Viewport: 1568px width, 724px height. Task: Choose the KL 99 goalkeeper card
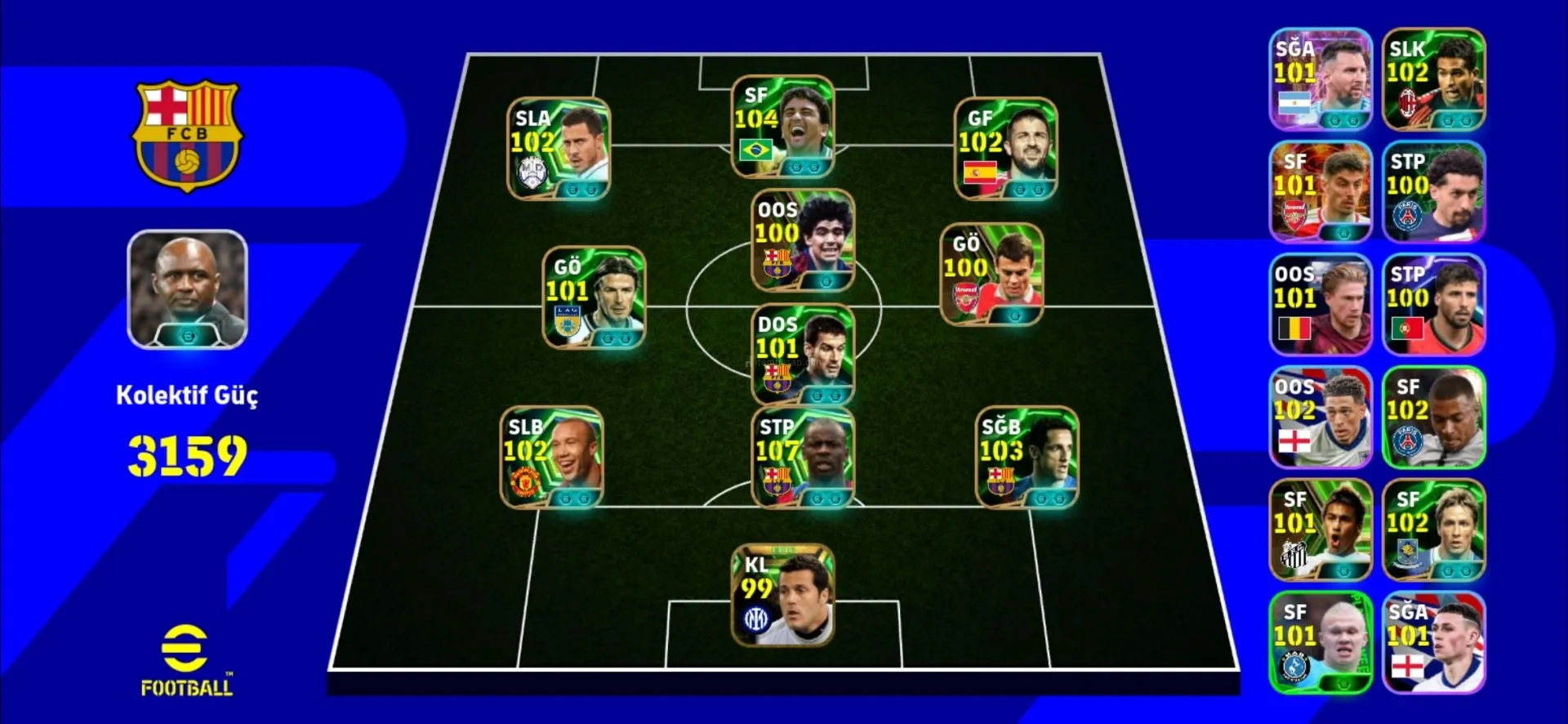[x=782, y=596]
